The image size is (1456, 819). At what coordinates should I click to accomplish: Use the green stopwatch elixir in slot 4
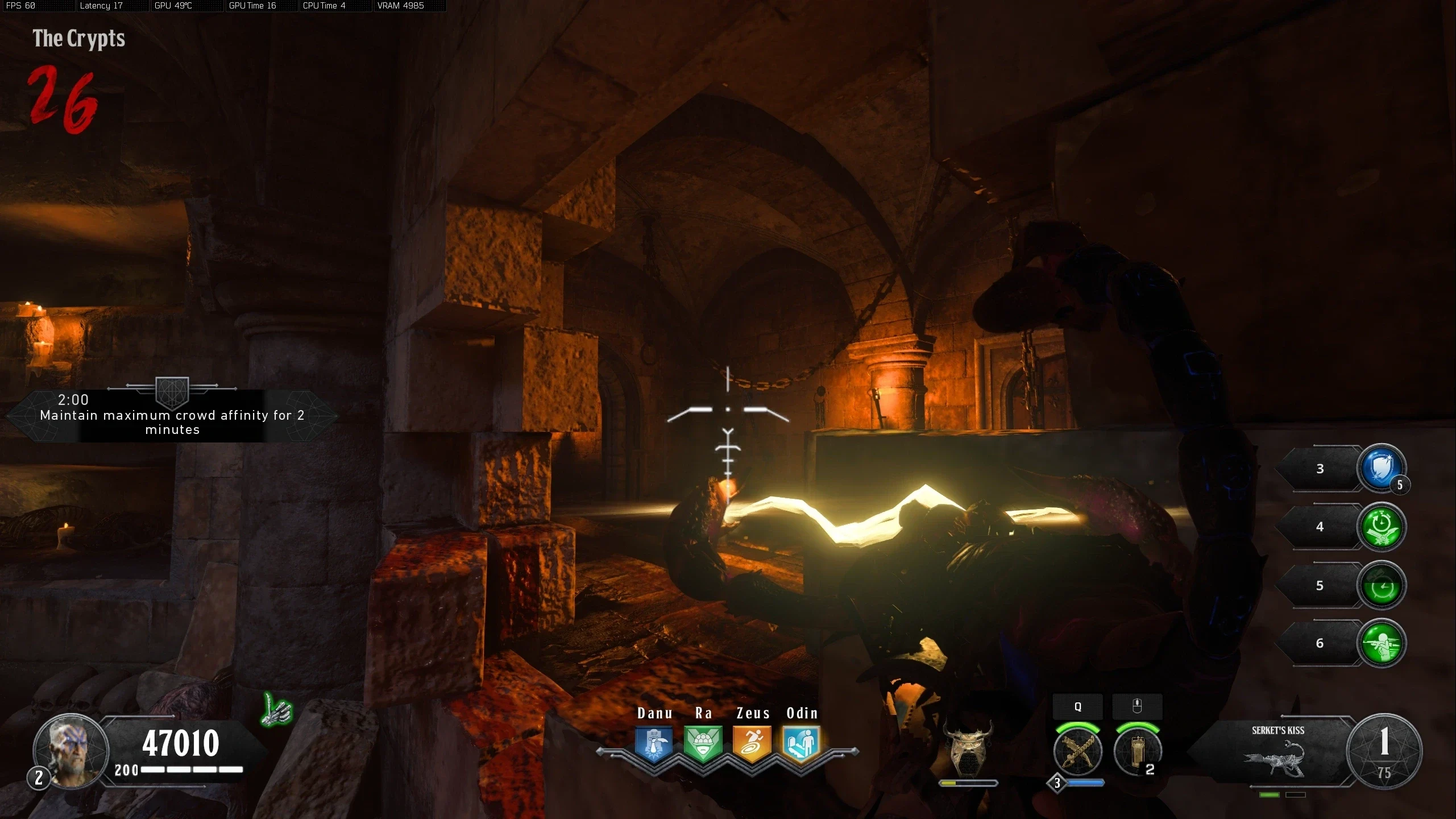point(1381,527)
